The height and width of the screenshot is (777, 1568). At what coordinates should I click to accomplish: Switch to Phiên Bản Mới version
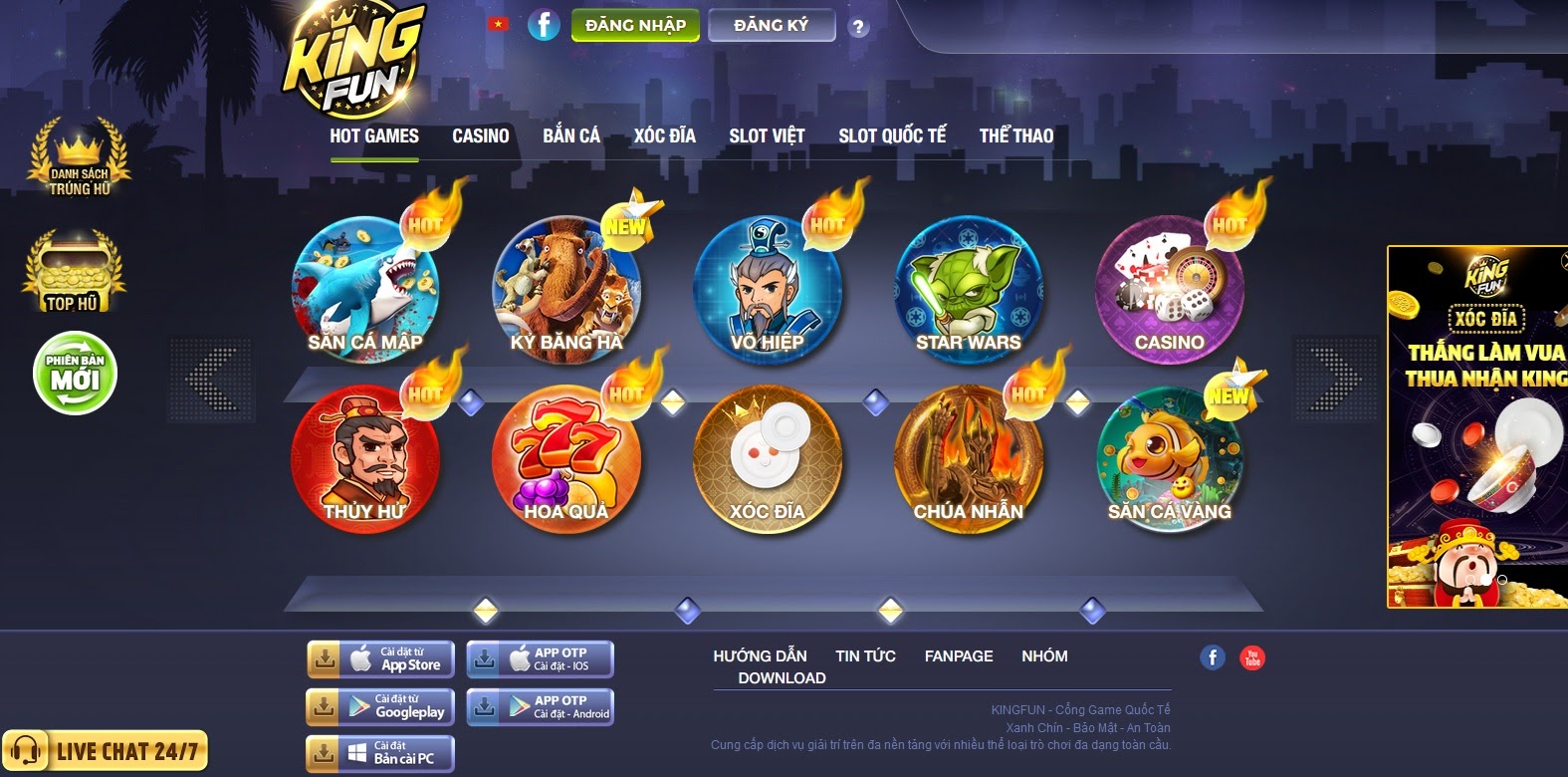pos(75,374)
